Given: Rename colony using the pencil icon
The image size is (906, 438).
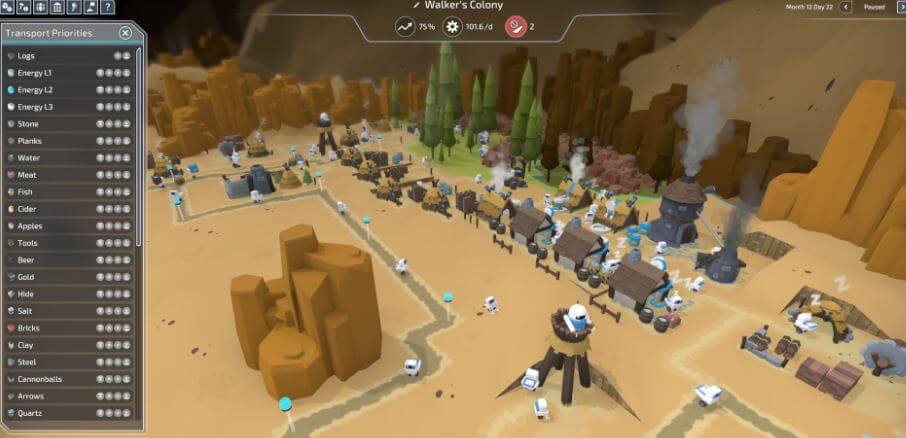Looking at the screenshot, I should [x=416, y=6].
